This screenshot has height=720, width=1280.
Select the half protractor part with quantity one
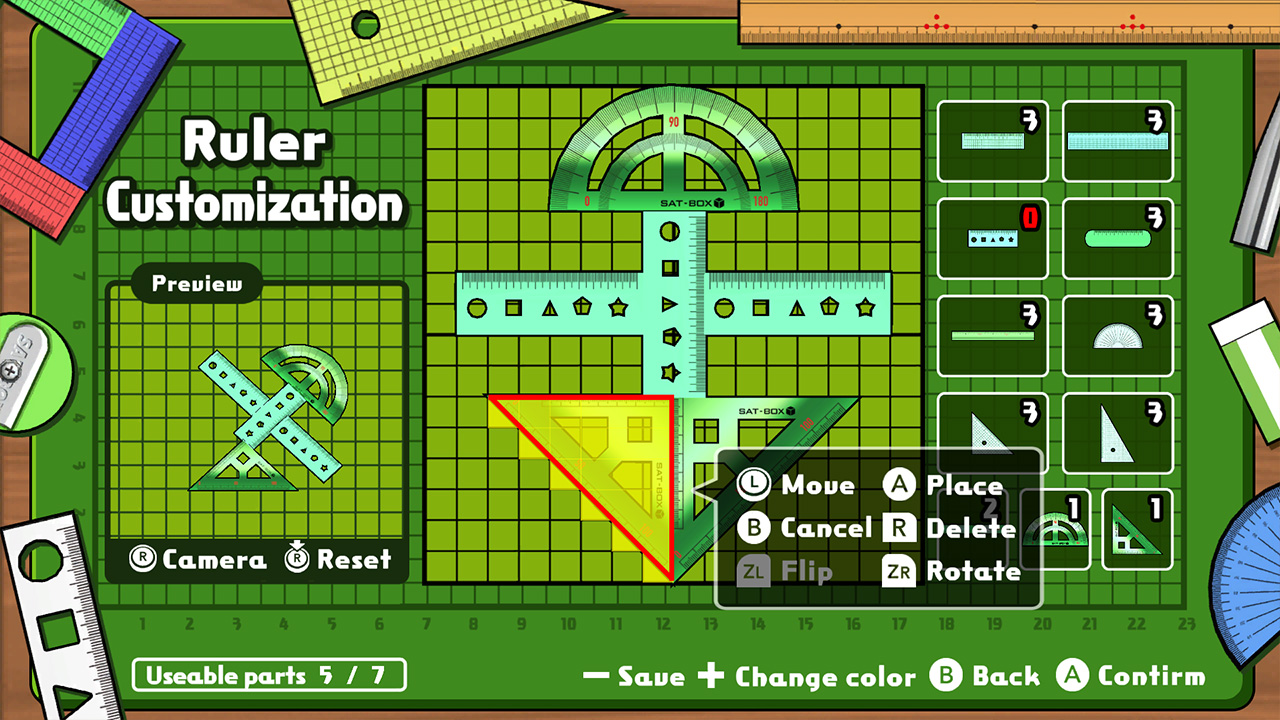[1055, 528]
